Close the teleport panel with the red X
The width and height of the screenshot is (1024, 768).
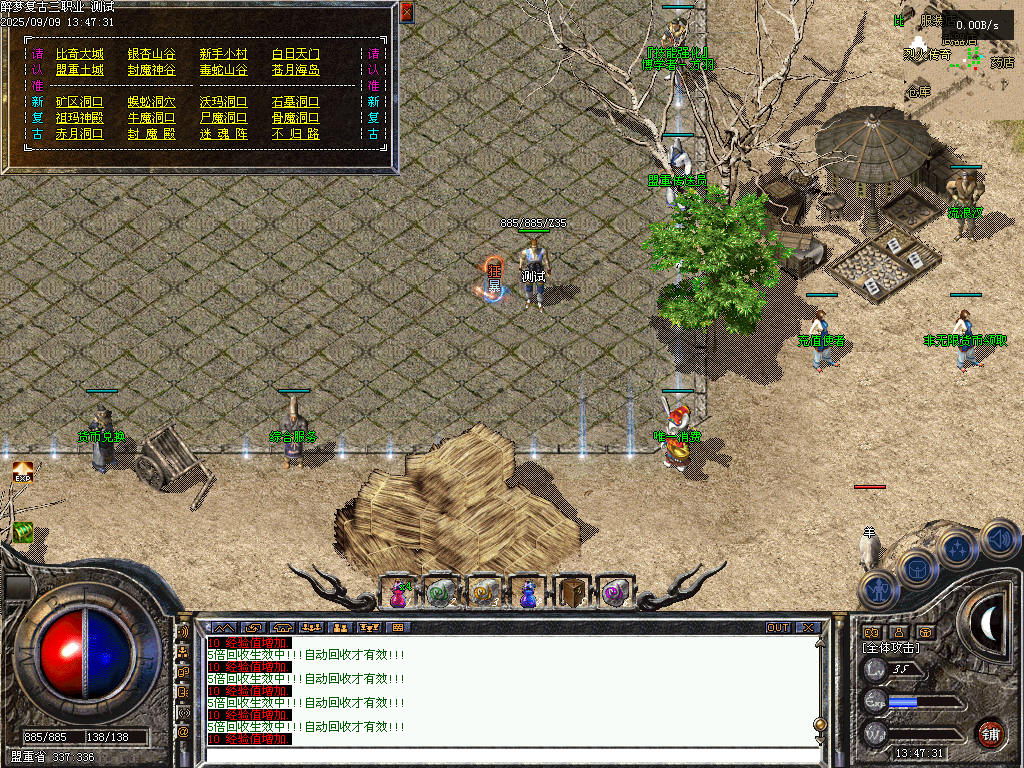point(406,12)
